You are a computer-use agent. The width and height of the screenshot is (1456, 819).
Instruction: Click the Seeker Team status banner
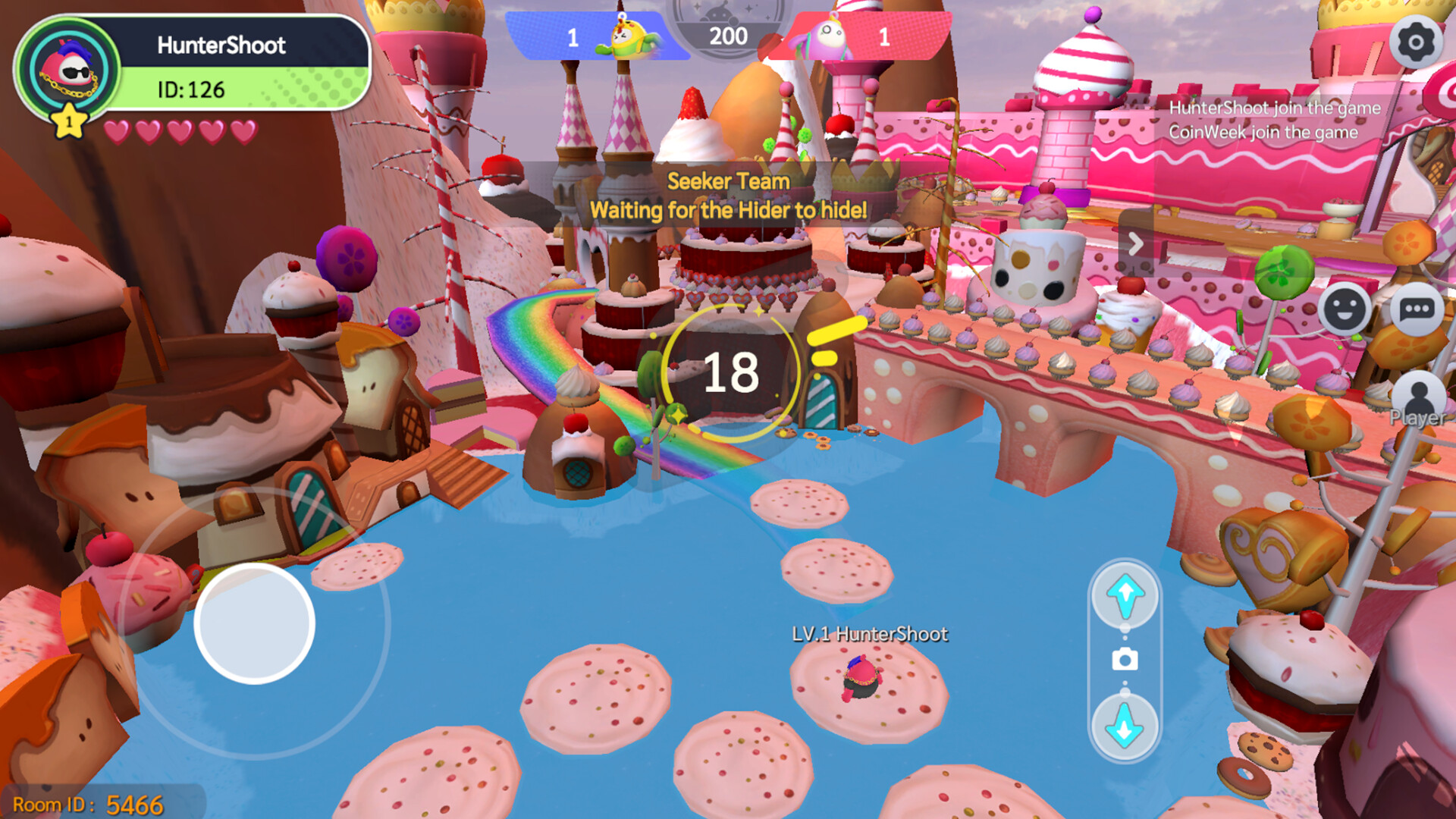pos(728,196)
